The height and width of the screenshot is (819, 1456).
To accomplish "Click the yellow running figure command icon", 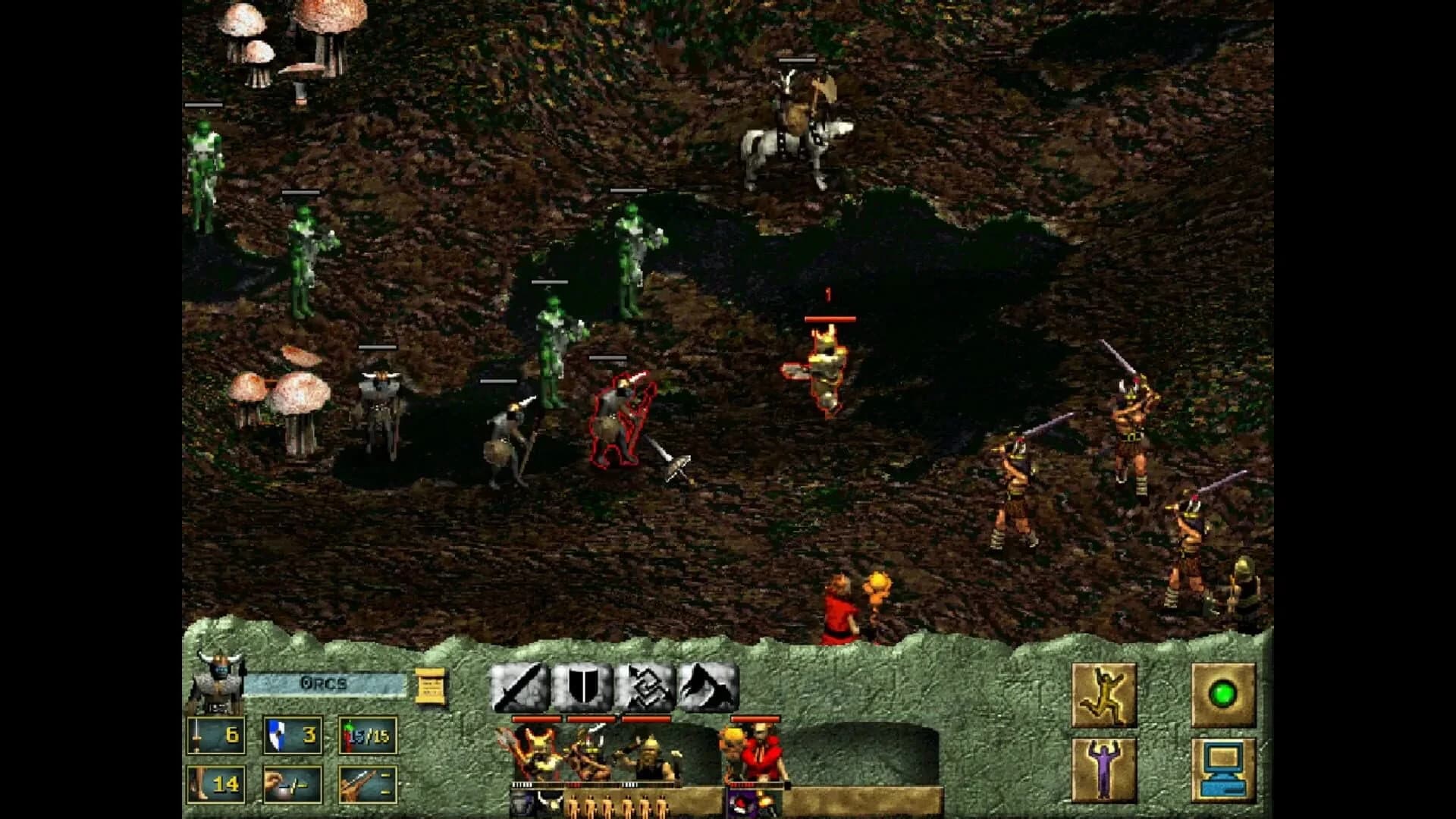I will tap(1104, 695).
